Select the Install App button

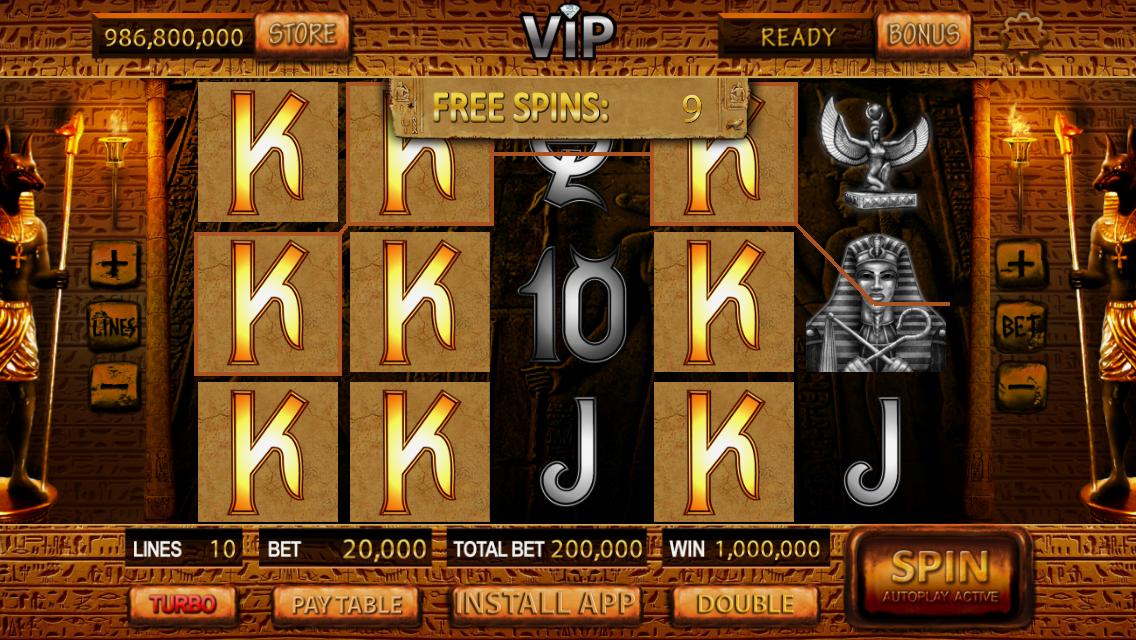click(x=545, y=603)
